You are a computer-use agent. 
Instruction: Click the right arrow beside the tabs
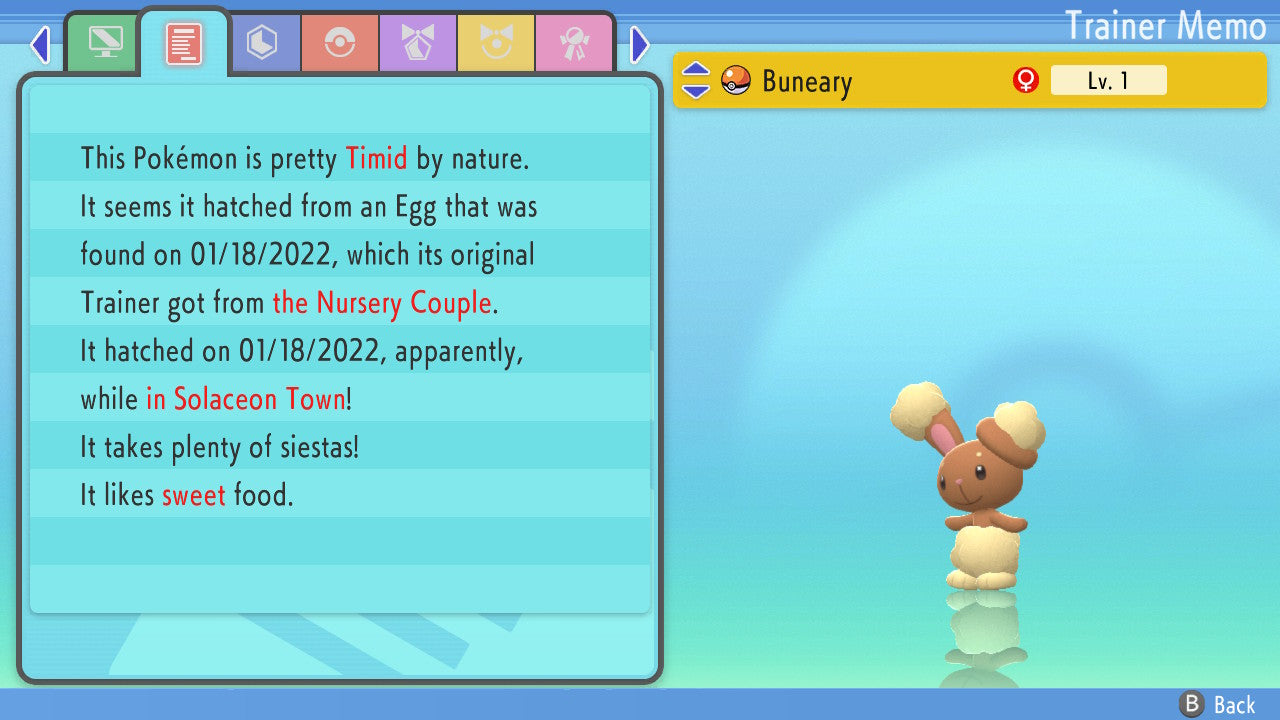[640, 44]
